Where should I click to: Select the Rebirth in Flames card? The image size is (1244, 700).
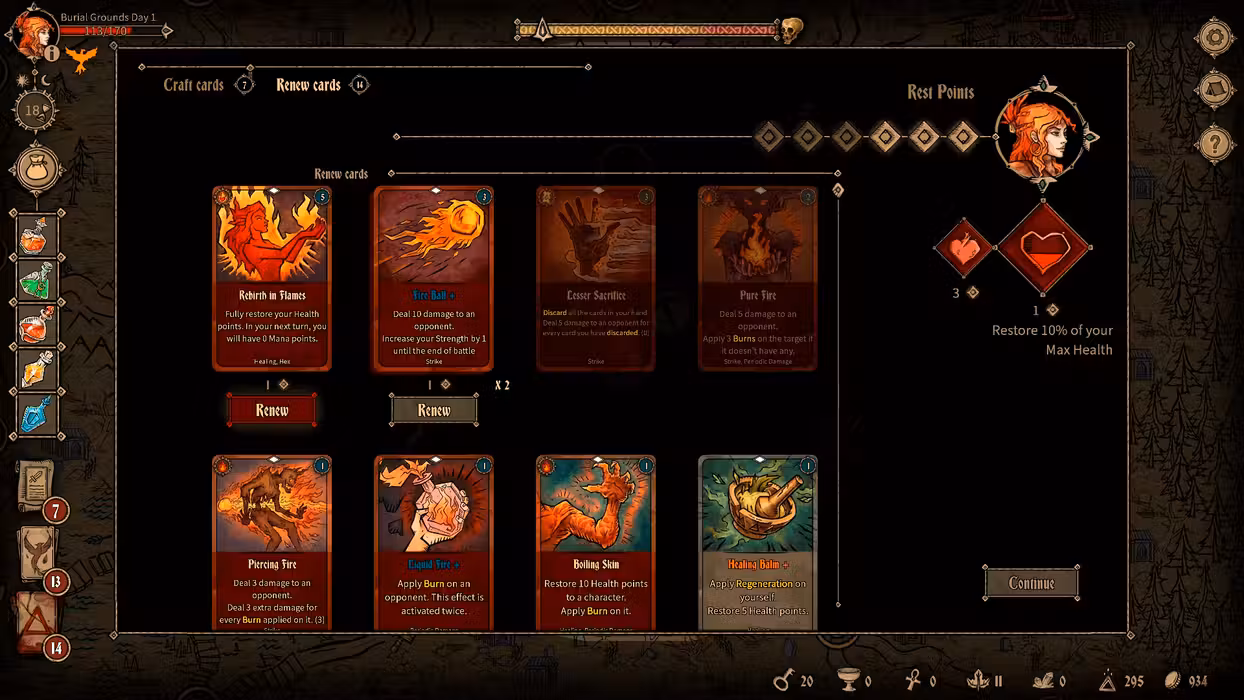click(x=272, y=278)
